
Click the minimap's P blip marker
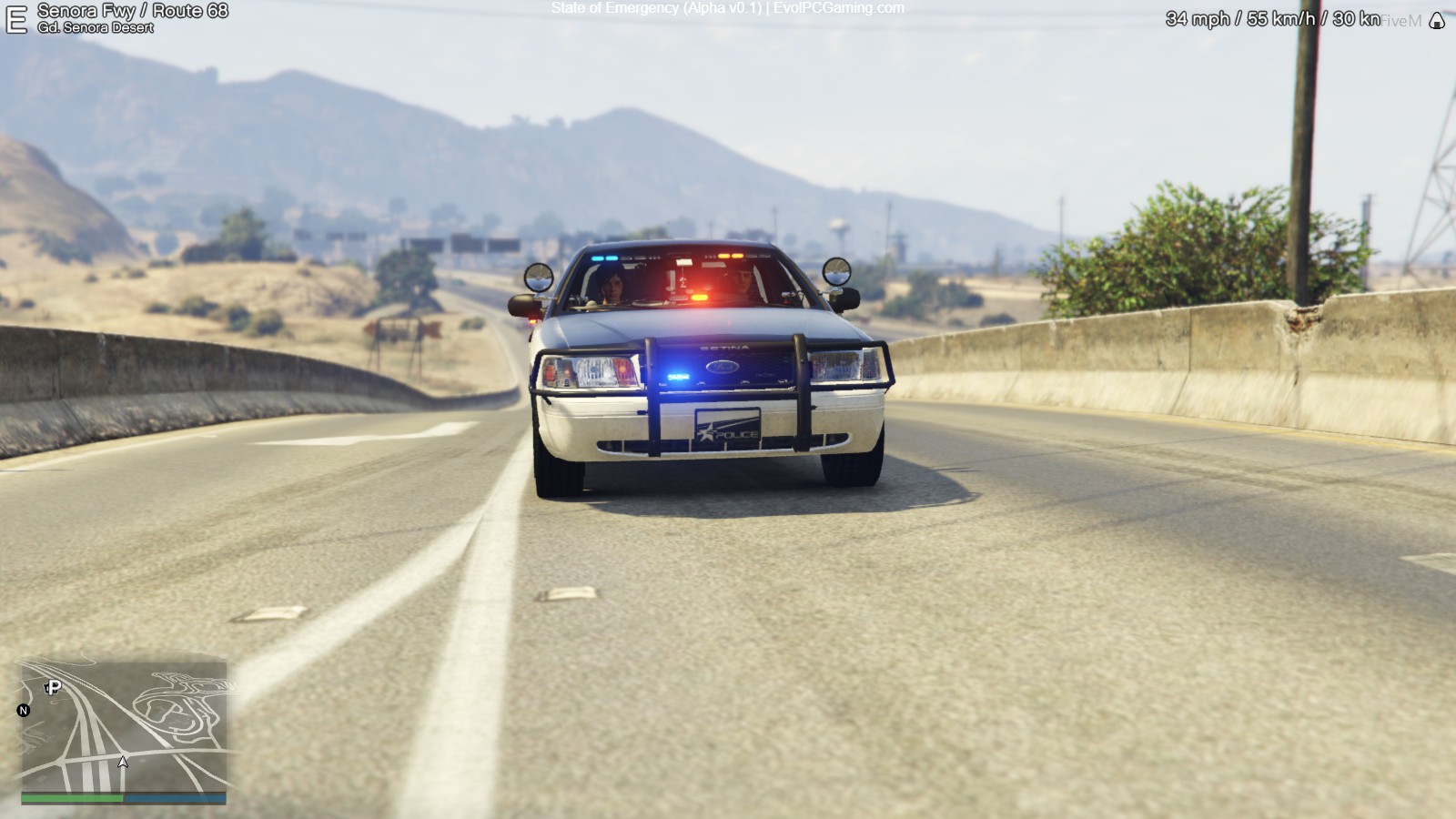(54, 687)
